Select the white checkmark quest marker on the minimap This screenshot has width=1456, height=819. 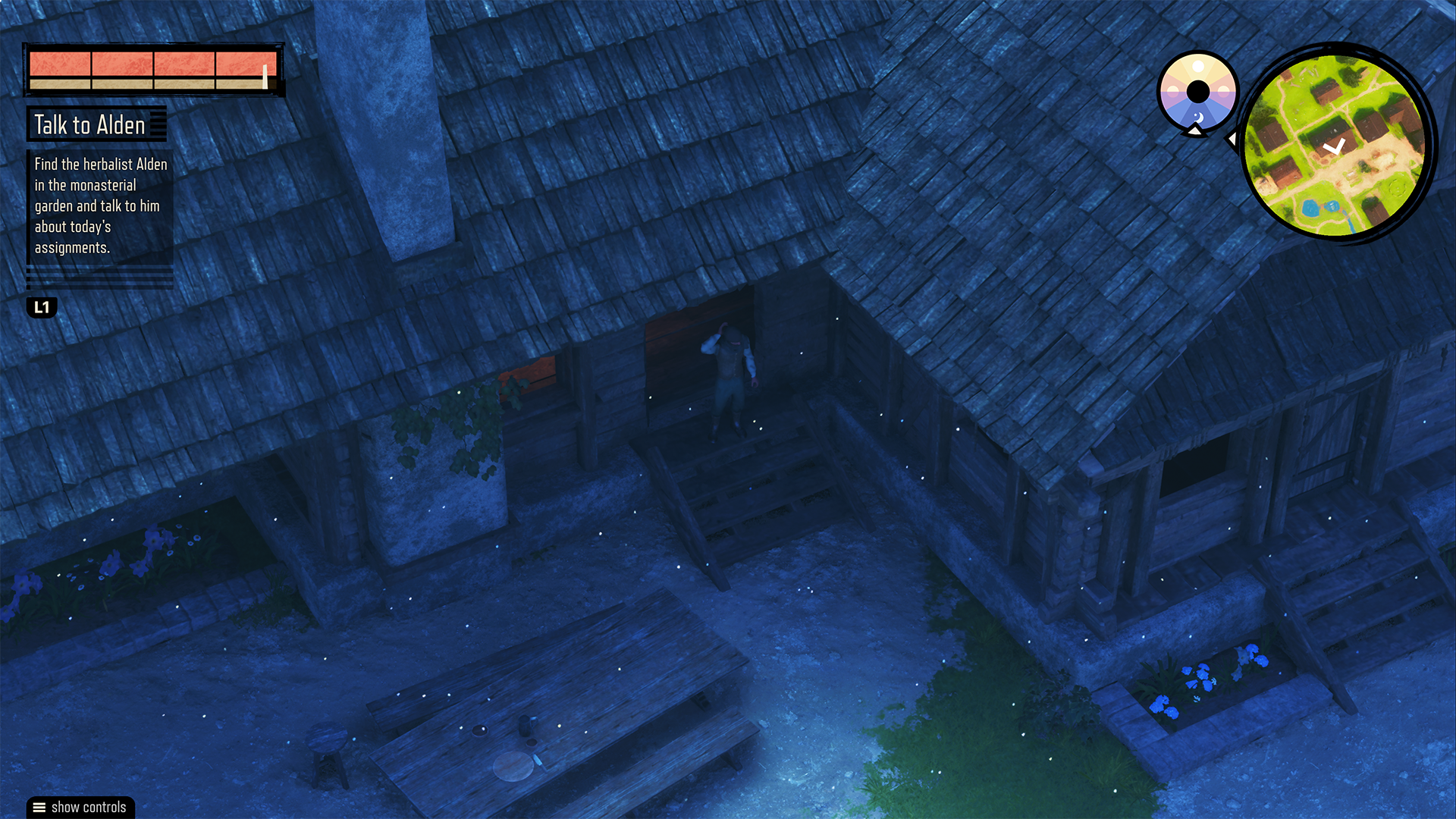[x=1335, y=147]
